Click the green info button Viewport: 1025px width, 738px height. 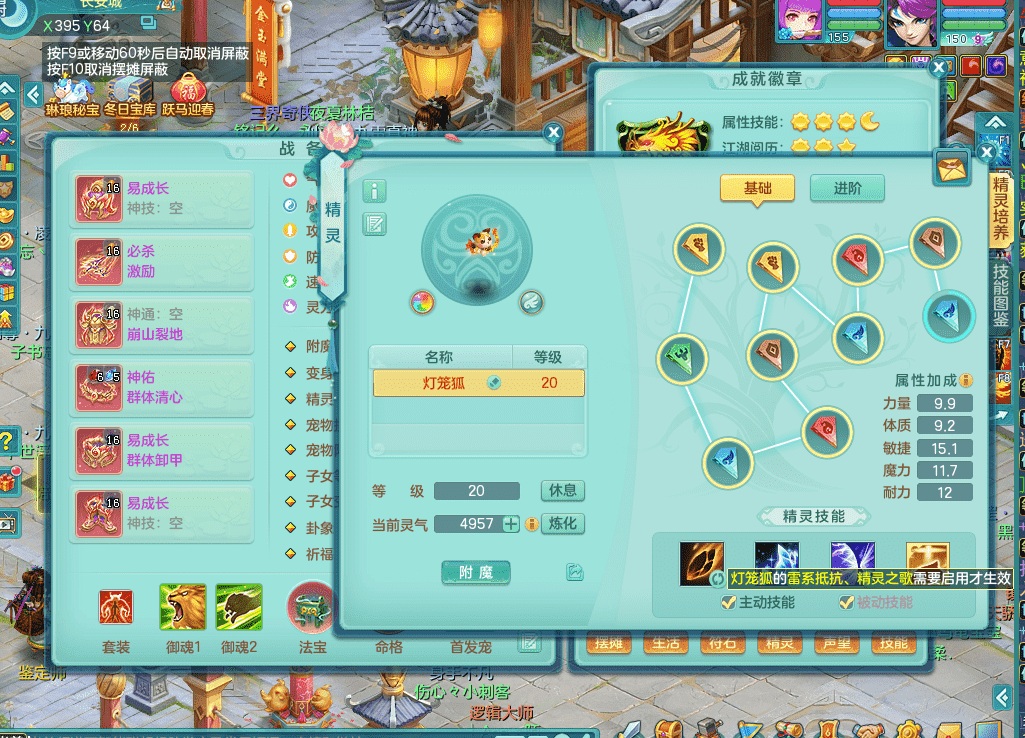374,191
